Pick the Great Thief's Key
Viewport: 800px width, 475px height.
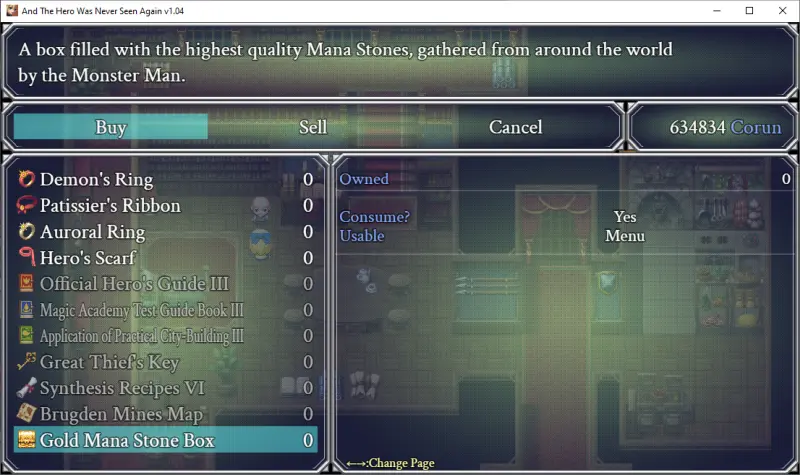pyautogui.click(x=109, y=362)
